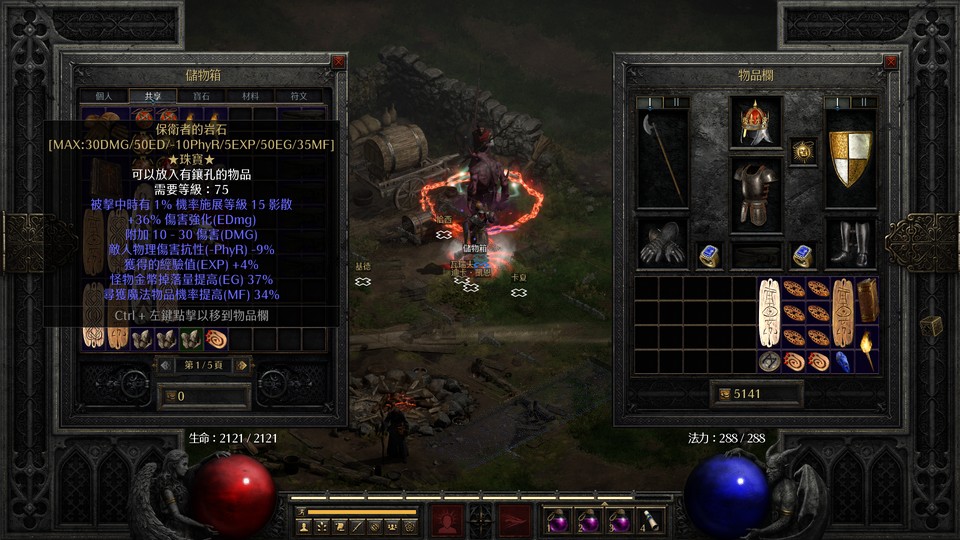Open the character screen mini-menu icon
The image size is (960, 540).
pyautogui.click(x=304, y=526)
